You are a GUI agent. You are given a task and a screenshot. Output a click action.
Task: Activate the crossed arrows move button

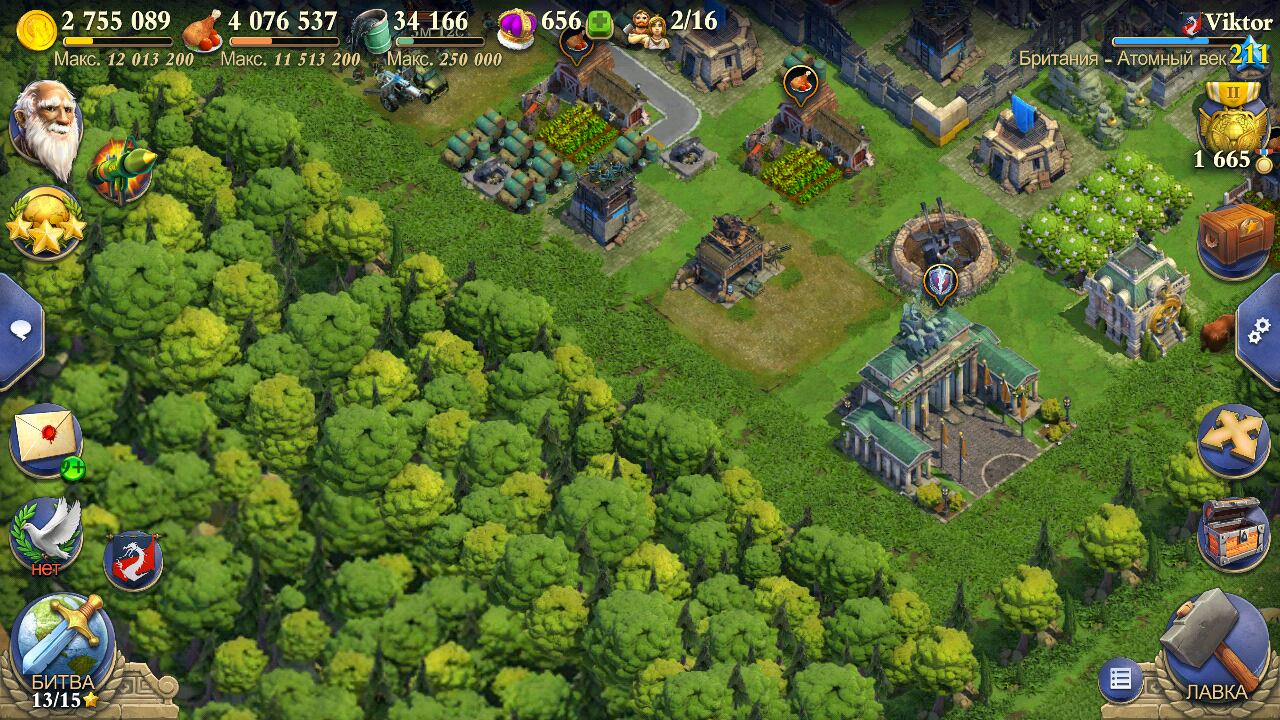click(1233, 442)
